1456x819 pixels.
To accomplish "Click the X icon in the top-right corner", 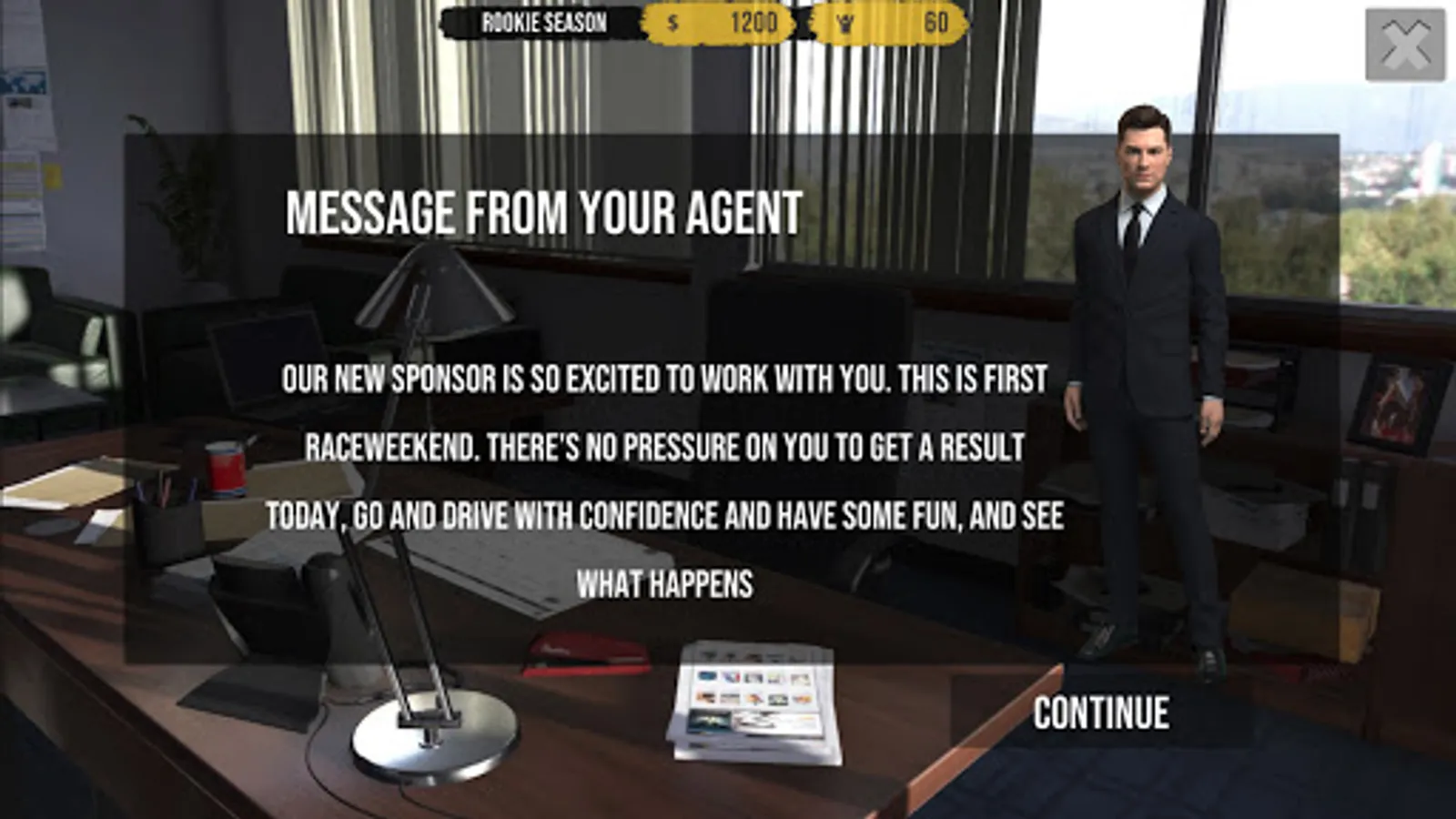I will click(1407, 43).
